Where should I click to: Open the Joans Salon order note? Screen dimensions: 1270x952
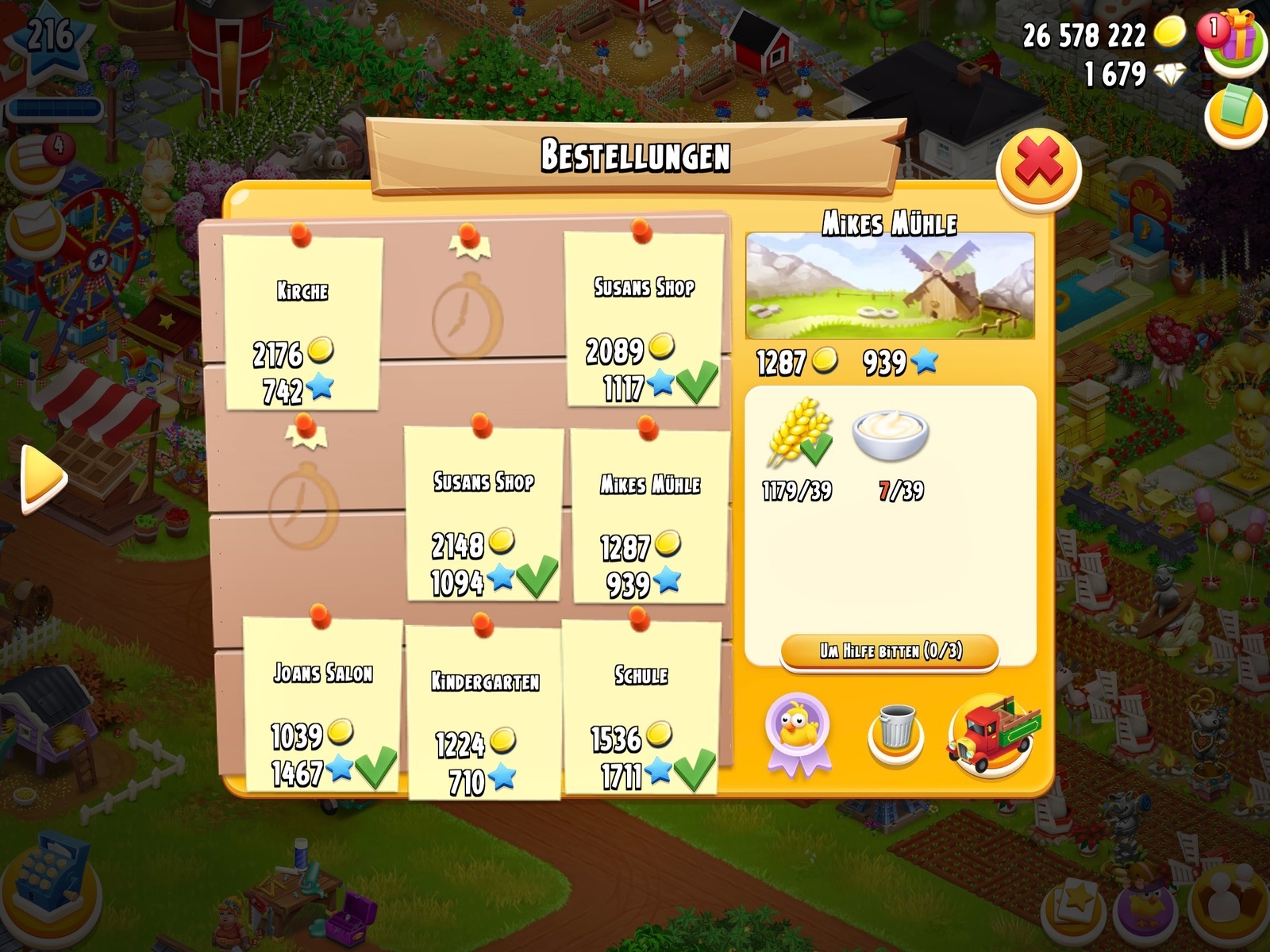click(x=322, y=706)
